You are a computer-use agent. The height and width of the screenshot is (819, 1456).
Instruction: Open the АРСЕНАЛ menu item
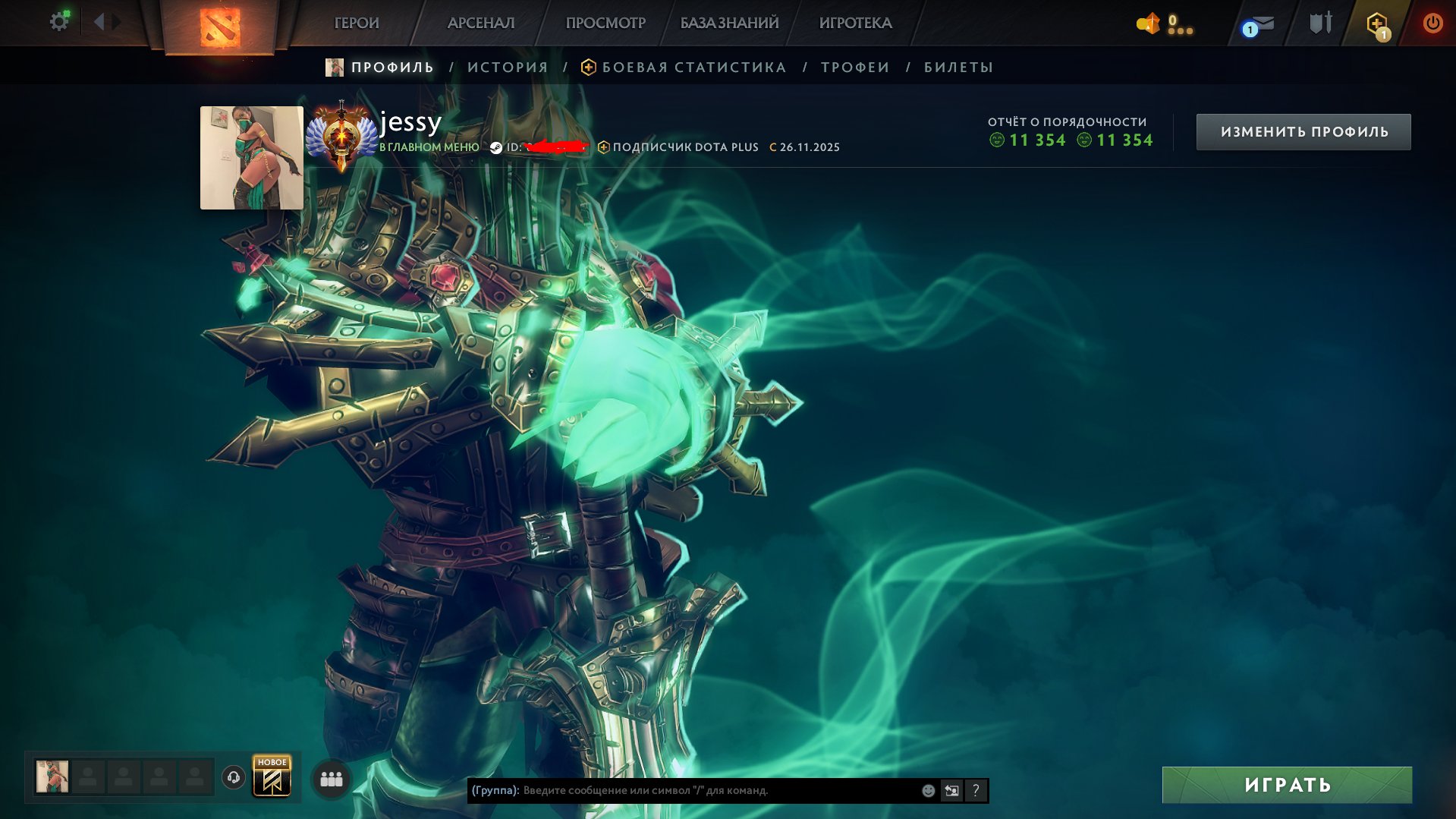point(481,24)
